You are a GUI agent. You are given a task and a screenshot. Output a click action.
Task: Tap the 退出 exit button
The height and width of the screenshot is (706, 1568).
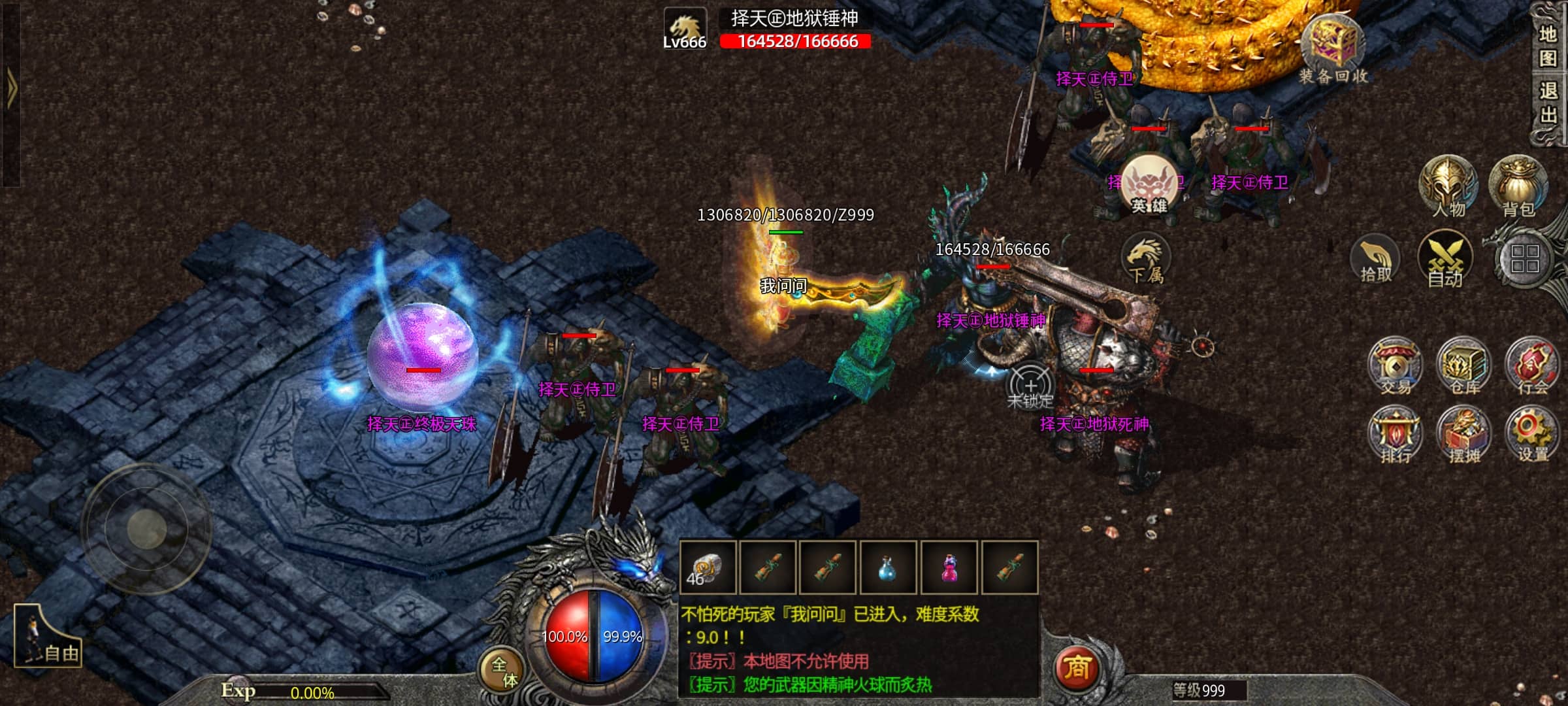click(x=1547, y=103)
